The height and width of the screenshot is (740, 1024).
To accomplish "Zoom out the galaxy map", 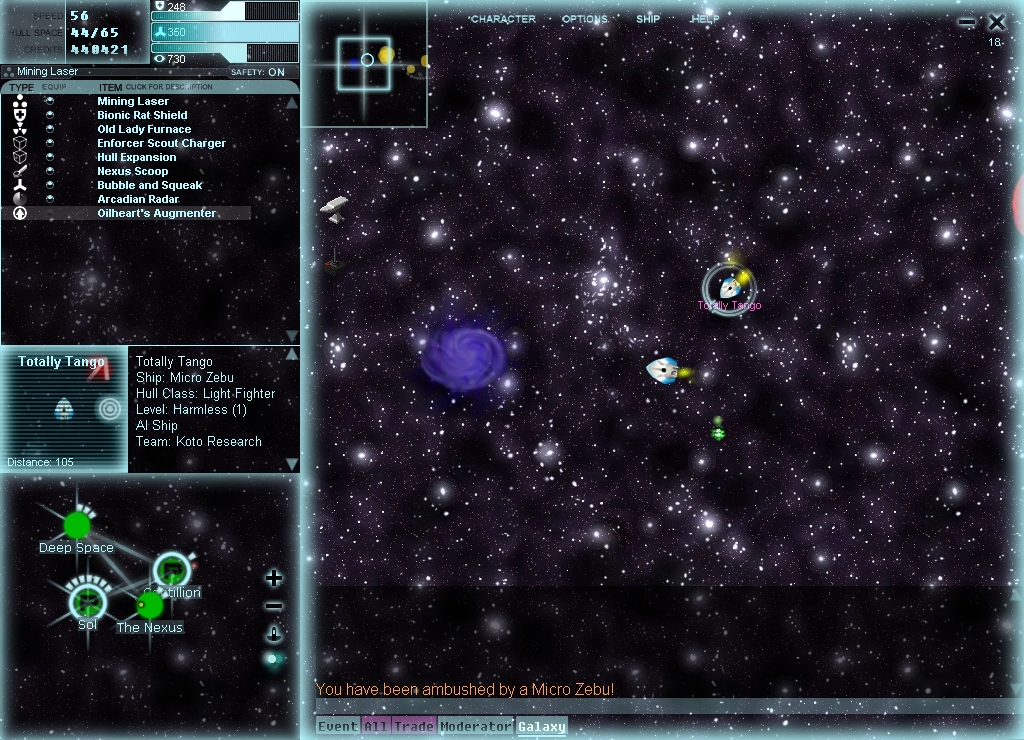I will click(x=274, y=606).
